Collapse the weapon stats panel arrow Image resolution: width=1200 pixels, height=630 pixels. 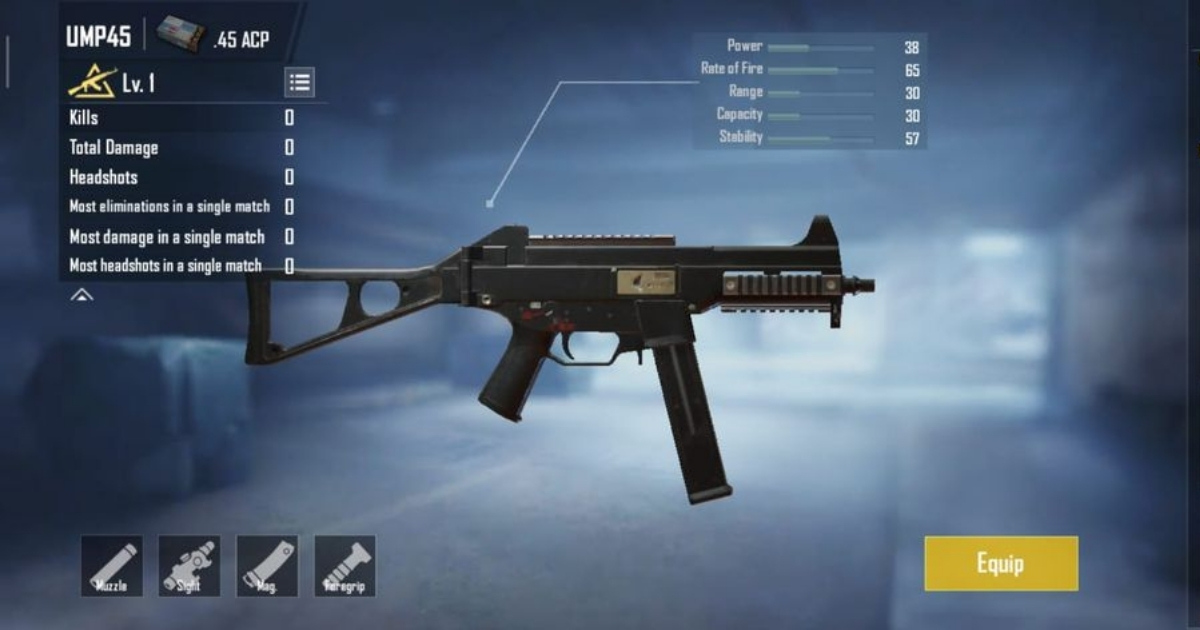[x=82, y=295]
